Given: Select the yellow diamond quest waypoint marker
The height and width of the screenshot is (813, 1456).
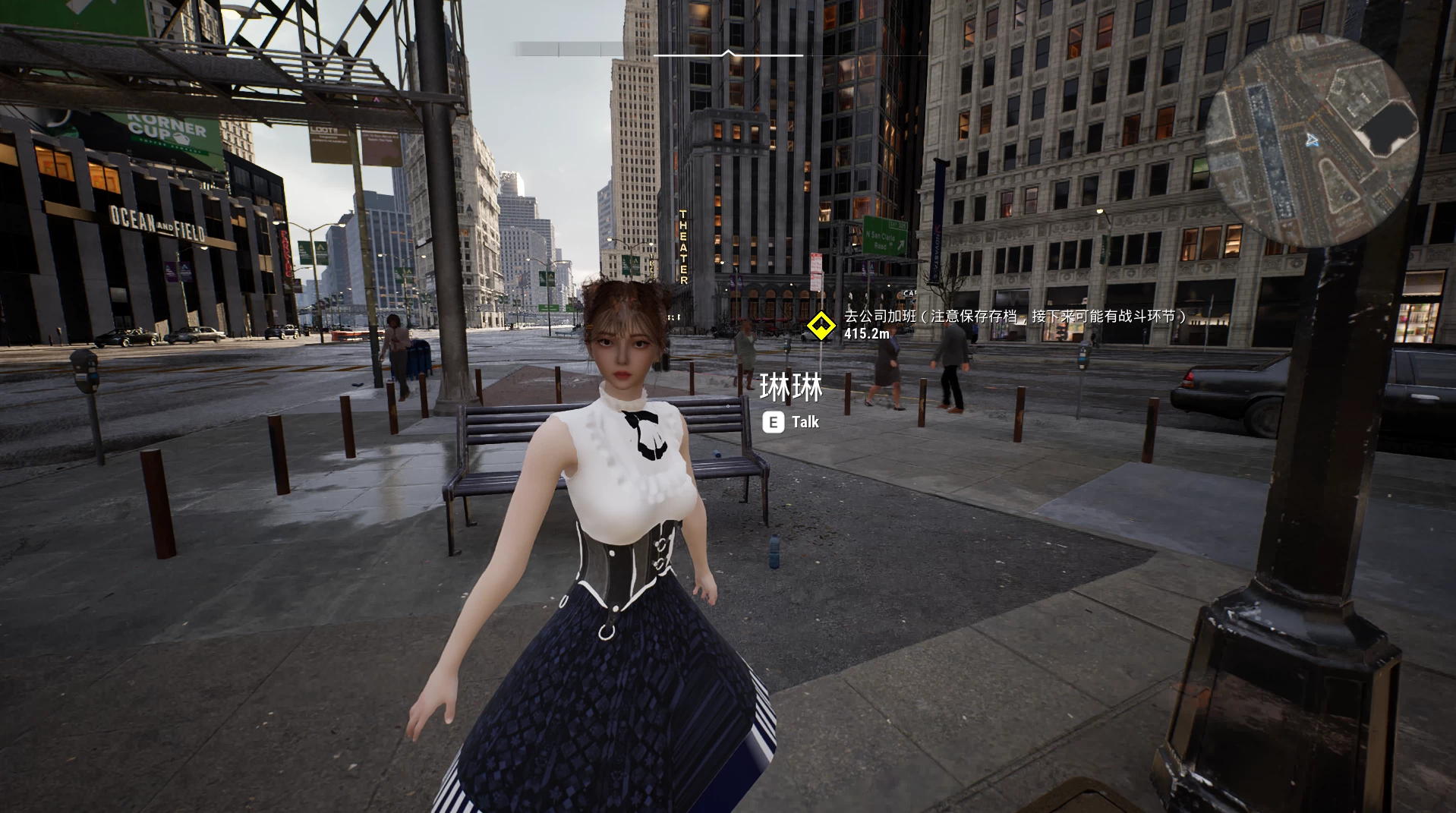Looking at the screenshot, I should point(821,326).
